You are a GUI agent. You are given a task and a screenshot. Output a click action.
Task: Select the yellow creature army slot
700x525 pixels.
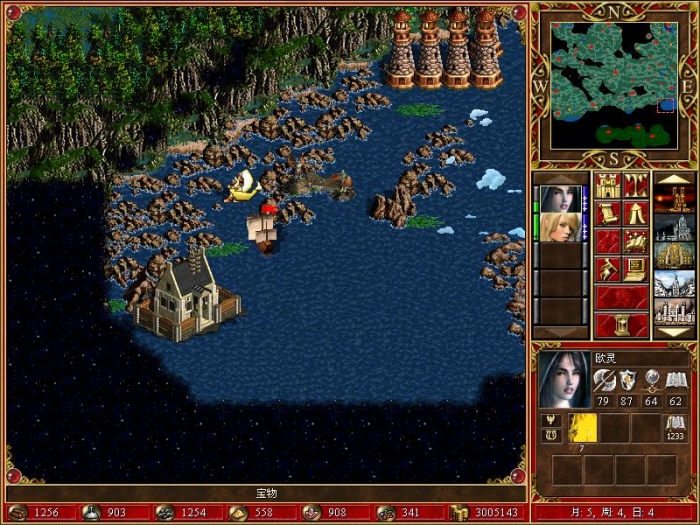[583, 427]
